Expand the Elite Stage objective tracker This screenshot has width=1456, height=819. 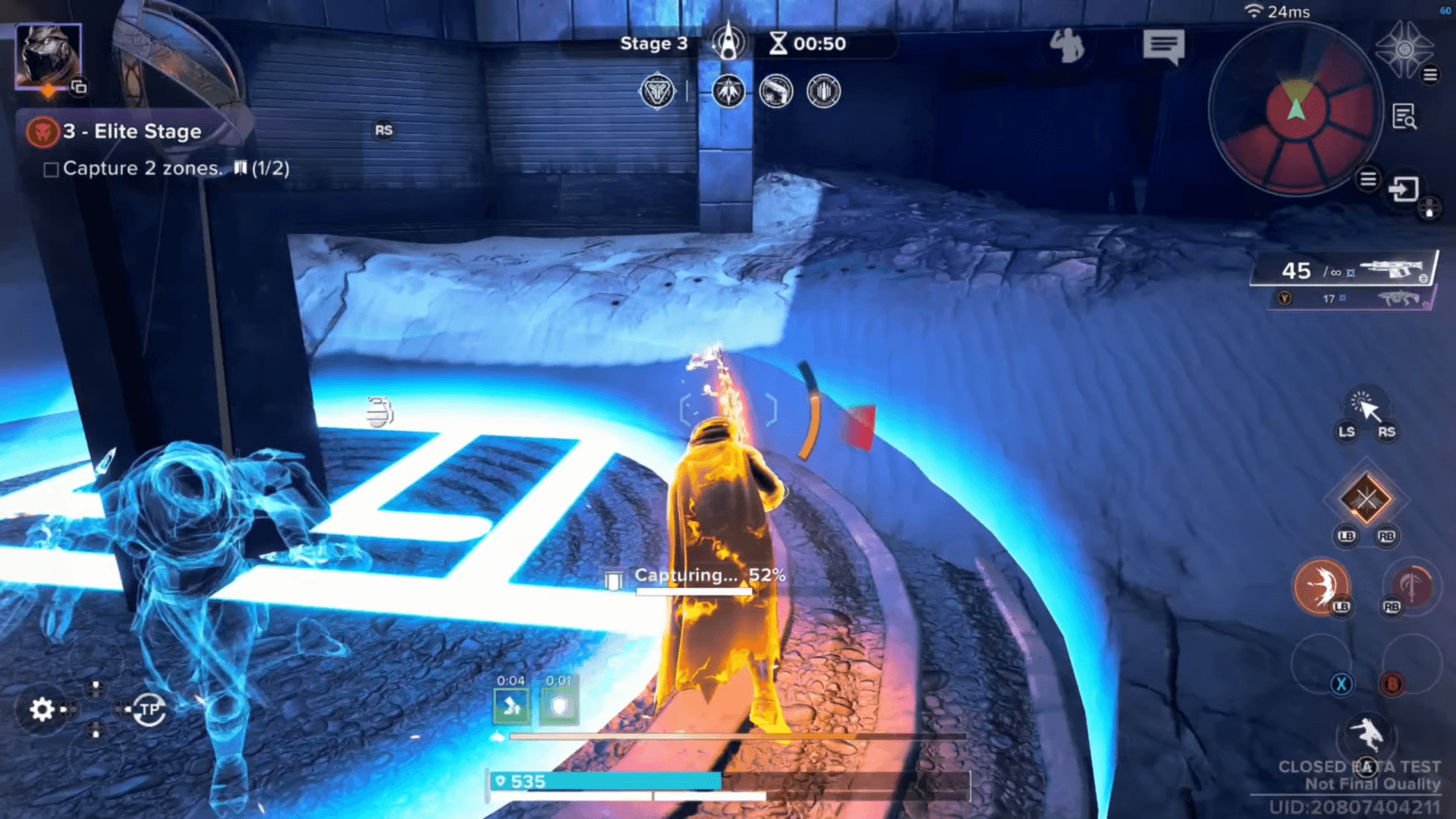[x=132, y=131]
